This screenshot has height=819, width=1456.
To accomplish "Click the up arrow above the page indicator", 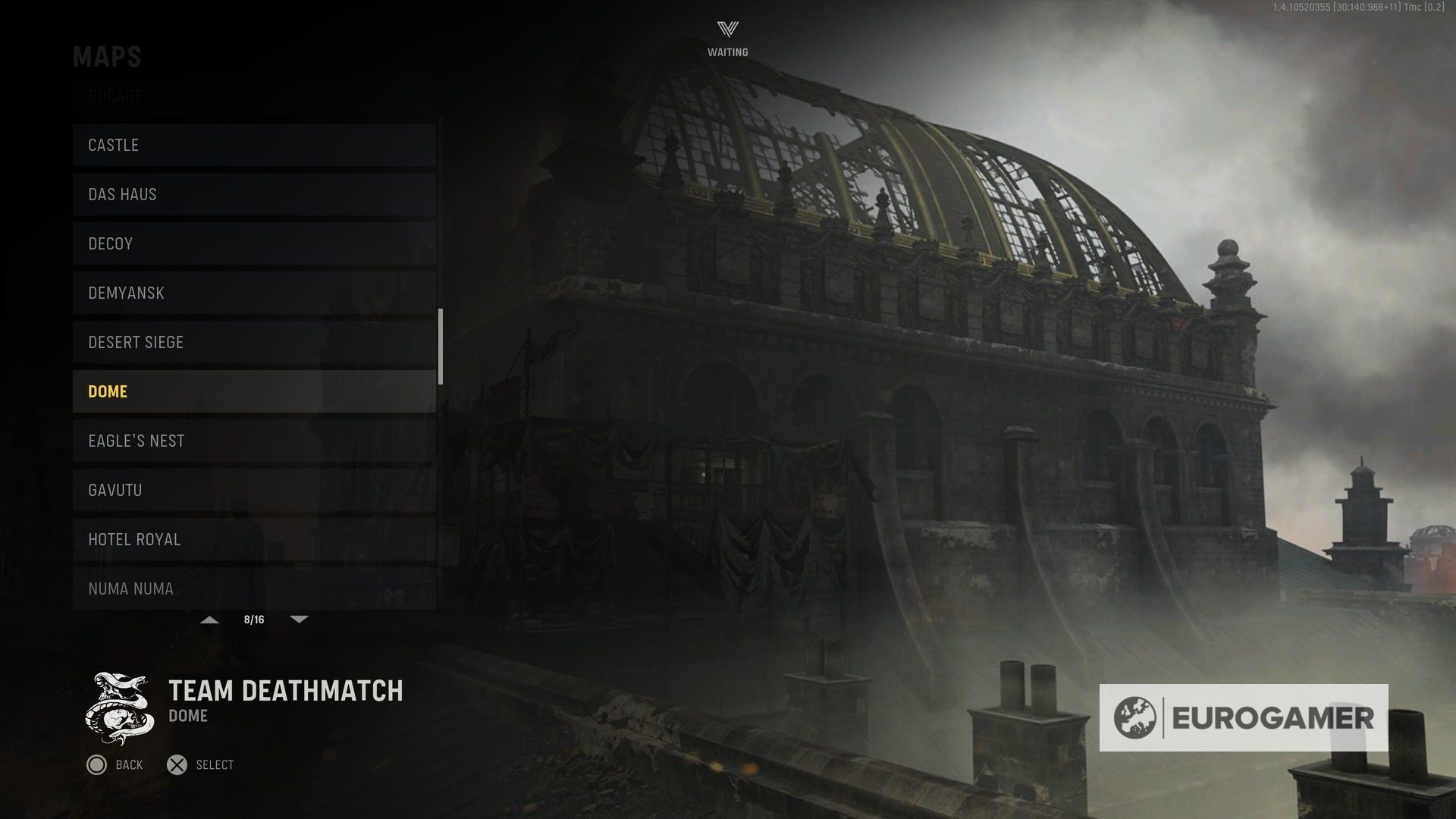I will point(209,619).
